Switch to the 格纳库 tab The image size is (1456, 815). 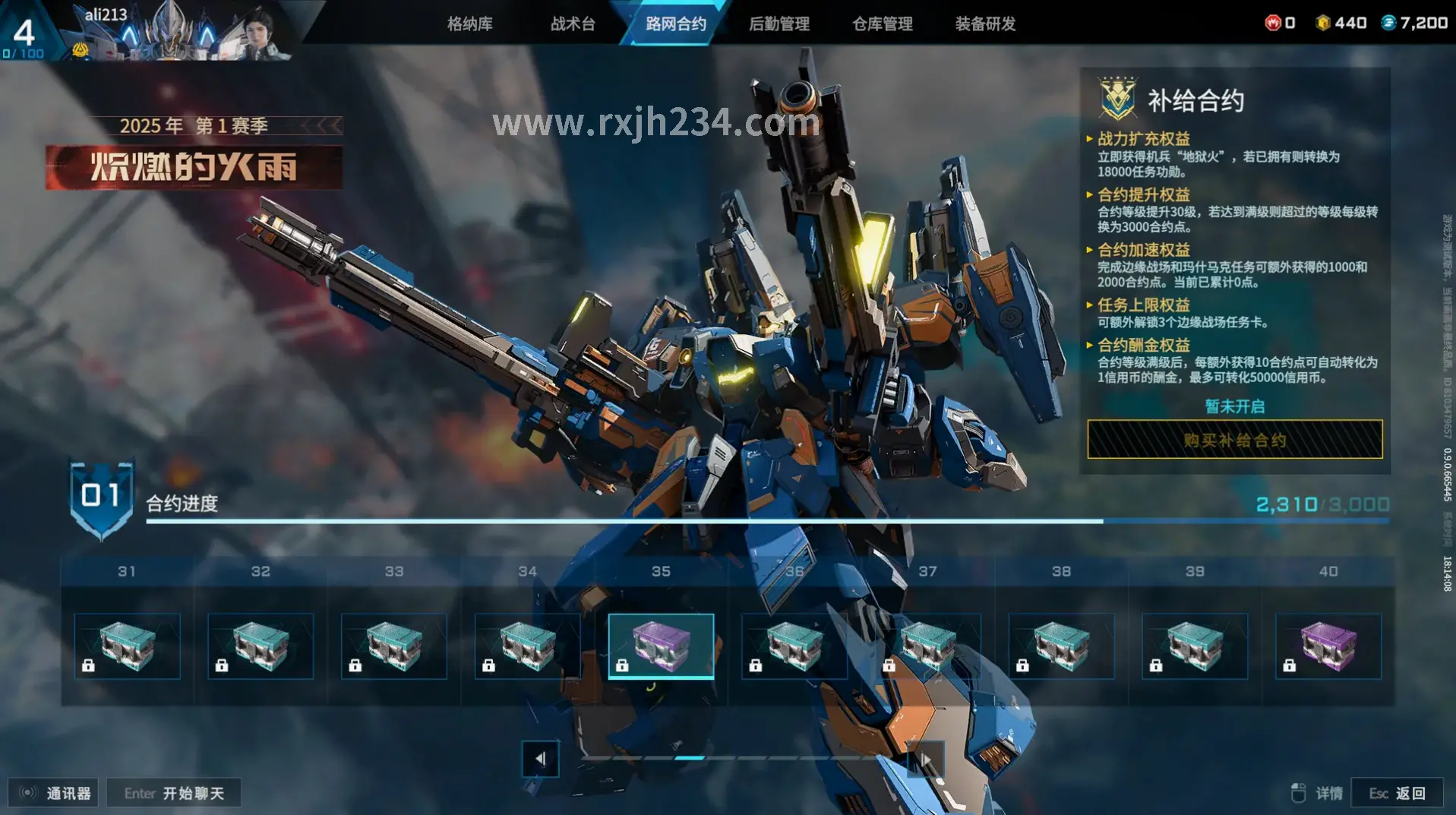[469, 24]
